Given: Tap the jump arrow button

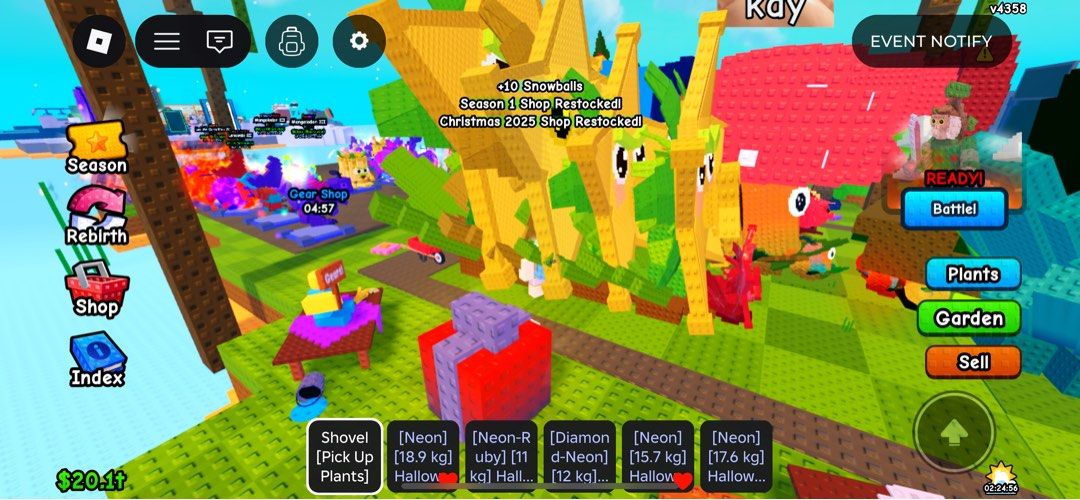Looking at the screenshot, I should pos(954,432).
